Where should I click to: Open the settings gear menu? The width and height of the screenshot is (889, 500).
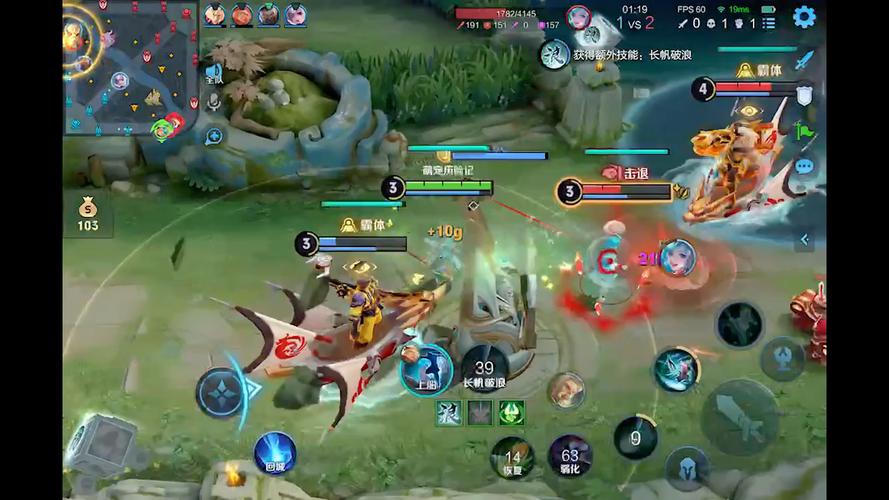pyautogui.click(x=804, y=16)
